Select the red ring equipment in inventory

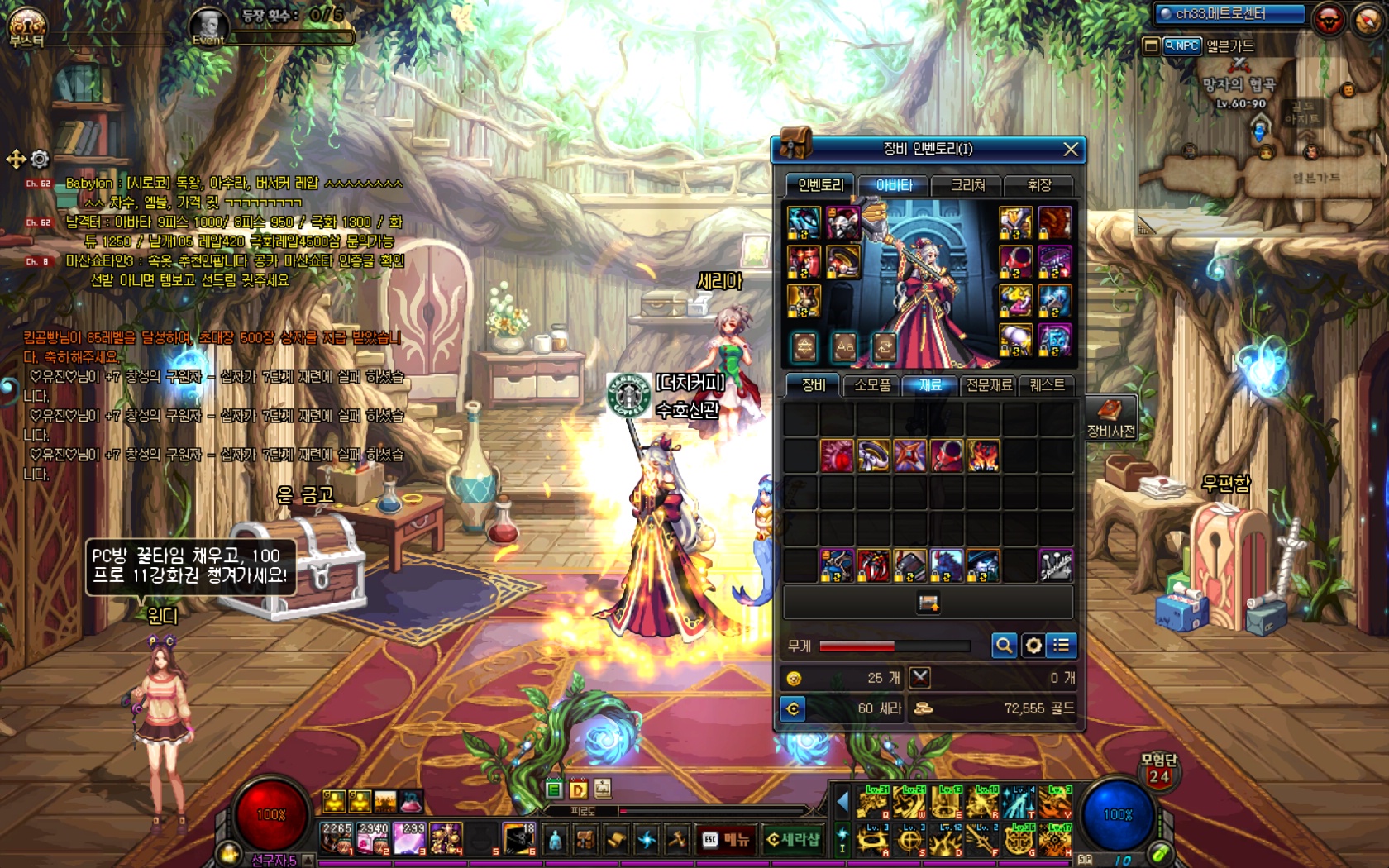pos(947,455)
